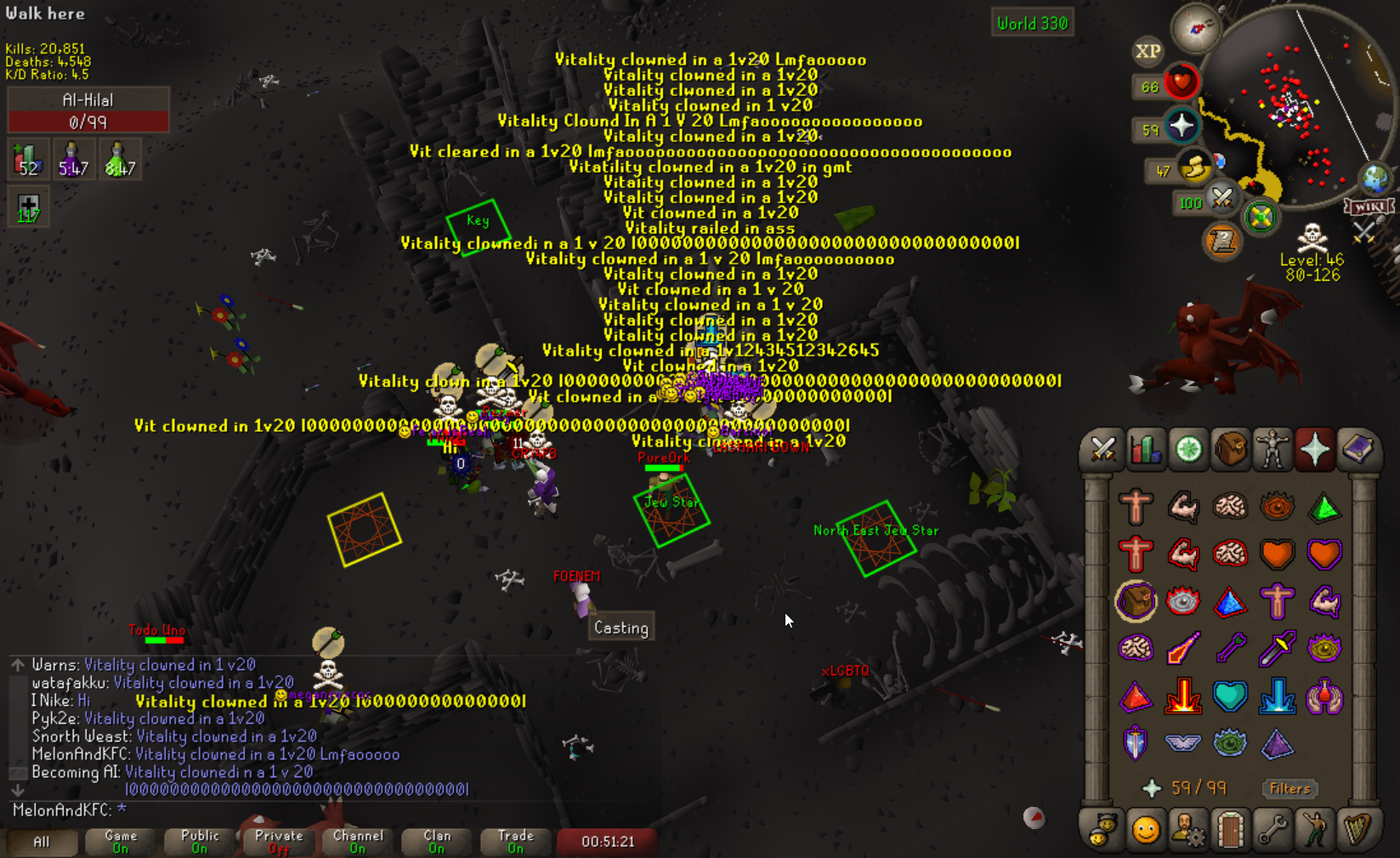Open the prayer Filters button
The height and width of the screenshot is (858, 1400).
coord(1289,788)
